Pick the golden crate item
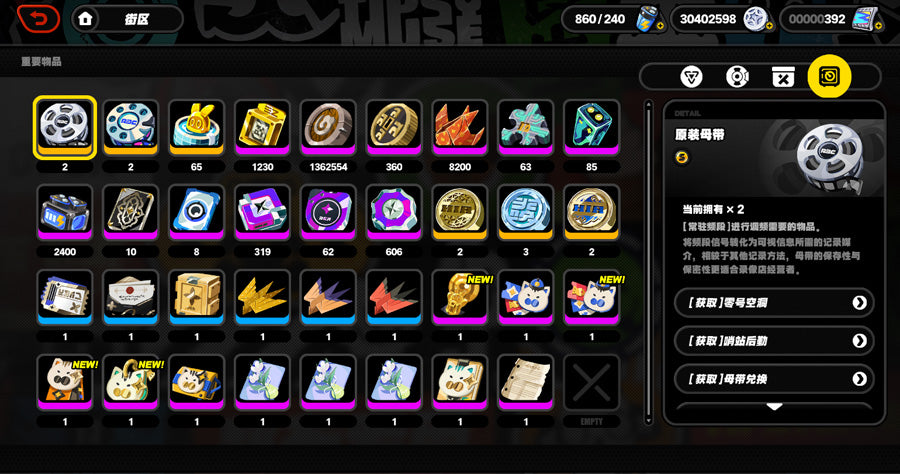This screenshot has width=900, height=474. pyautogui.click(x=197, y=296)
